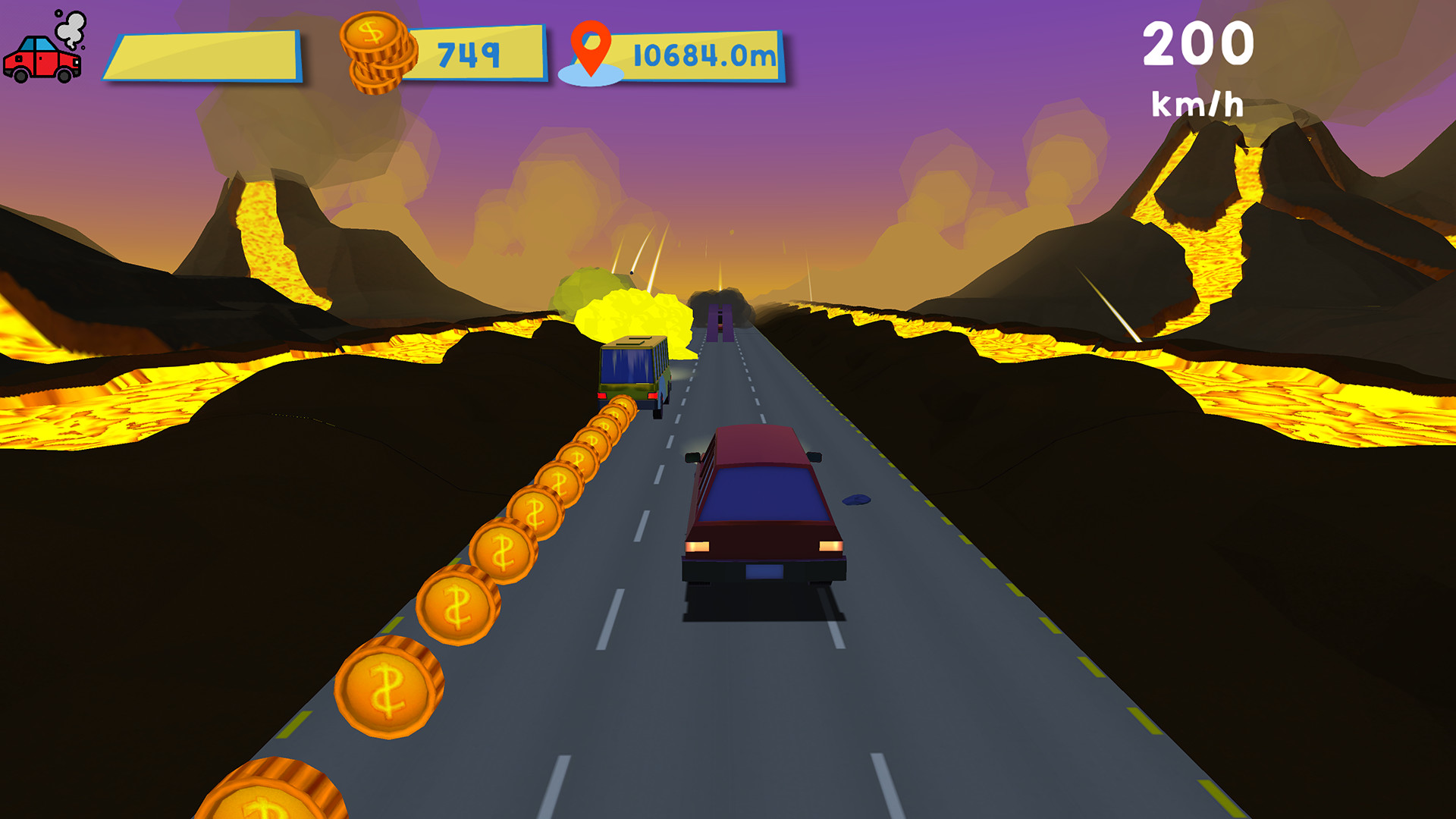Screen dimensions: 1456x819
Task: Click the yellow progress bar at top left
Action: click(205, 53)
